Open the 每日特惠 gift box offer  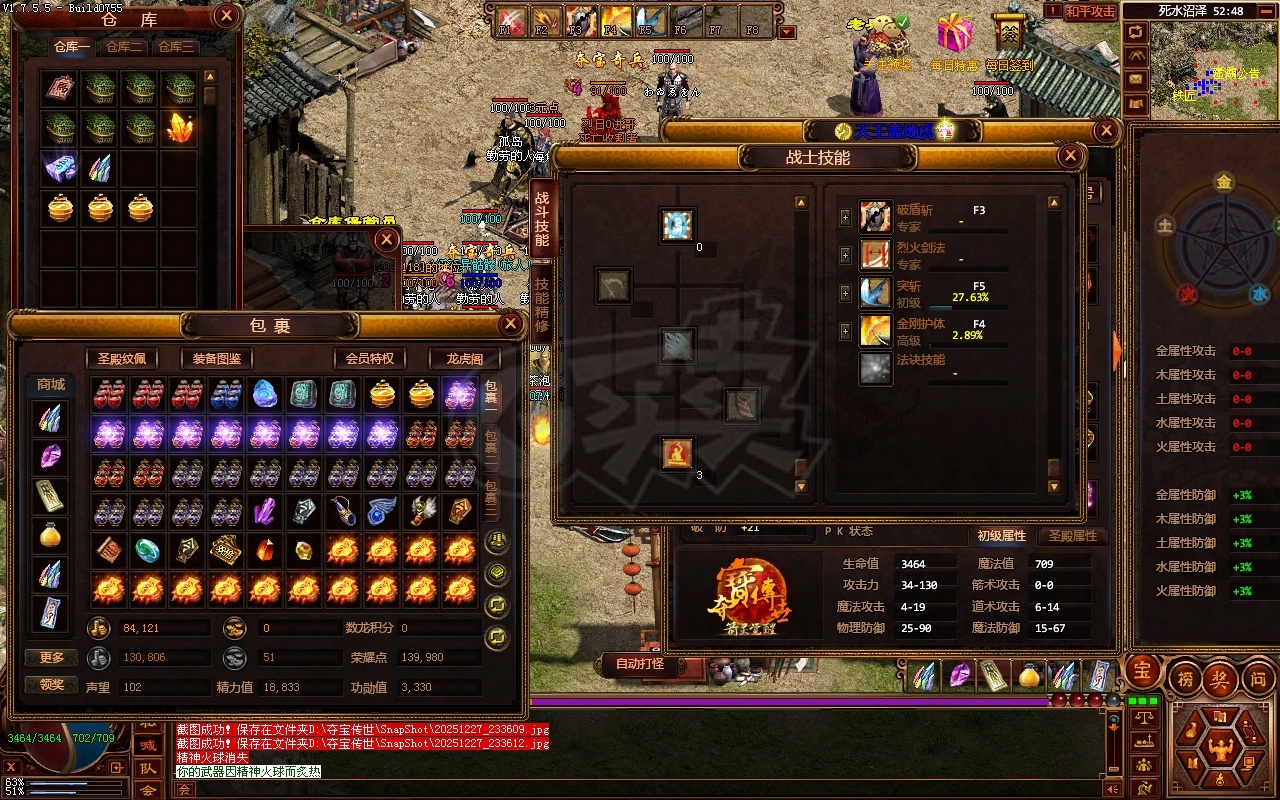click(954, 40)
